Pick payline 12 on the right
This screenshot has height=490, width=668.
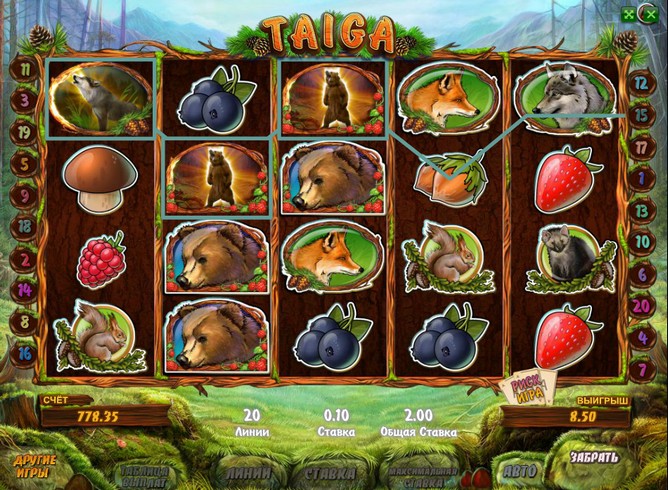[640, 86]
